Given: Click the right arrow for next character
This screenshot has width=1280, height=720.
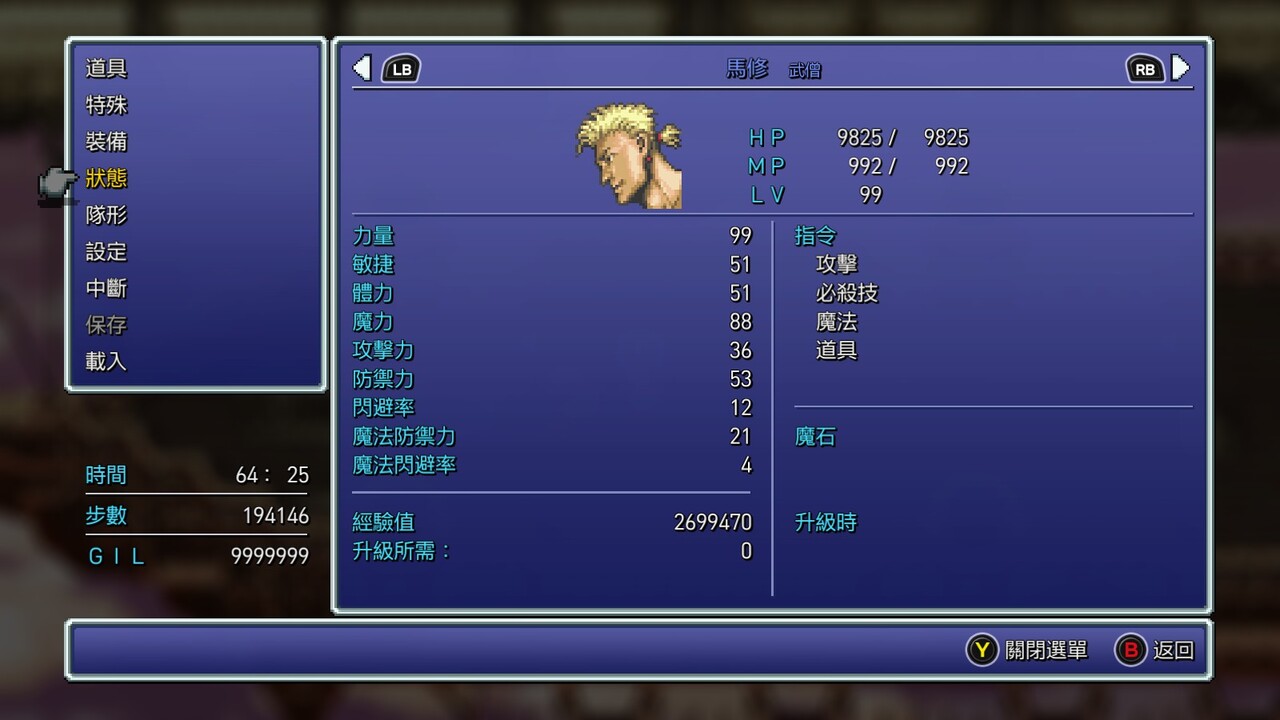Looking at the screenshot, I should point(1180,68).
